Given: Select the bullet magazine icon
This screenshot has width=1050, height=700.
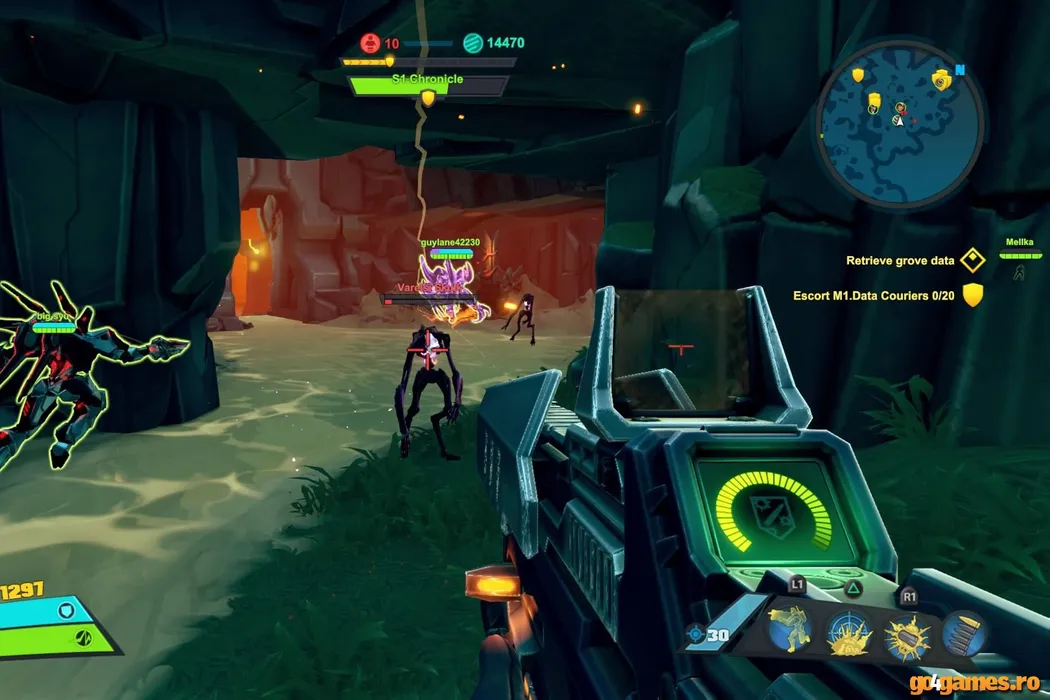Looking at the screenshot, I should [965, 634].
